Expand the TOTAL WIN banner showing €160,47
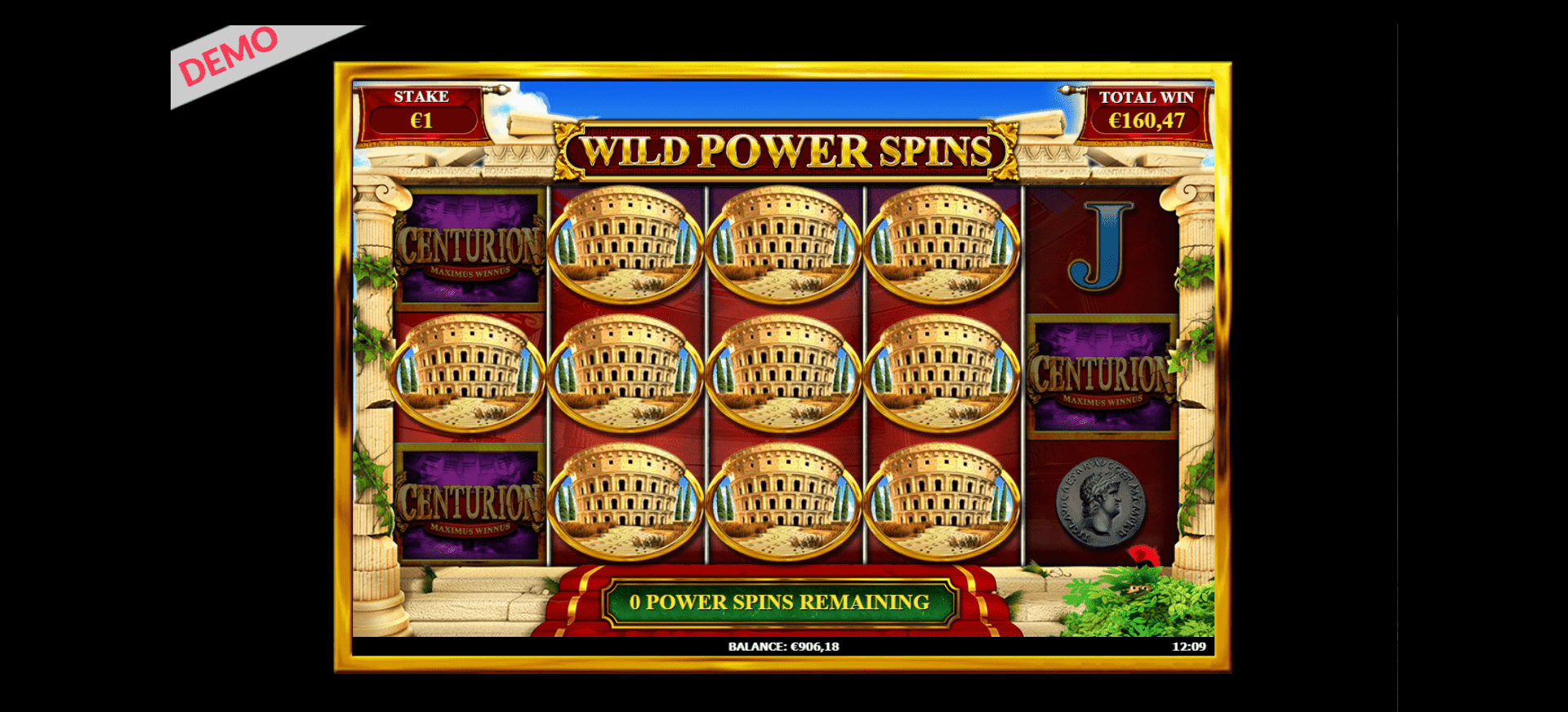Screen dimensions: 1568x712 tap(1147, 109)
